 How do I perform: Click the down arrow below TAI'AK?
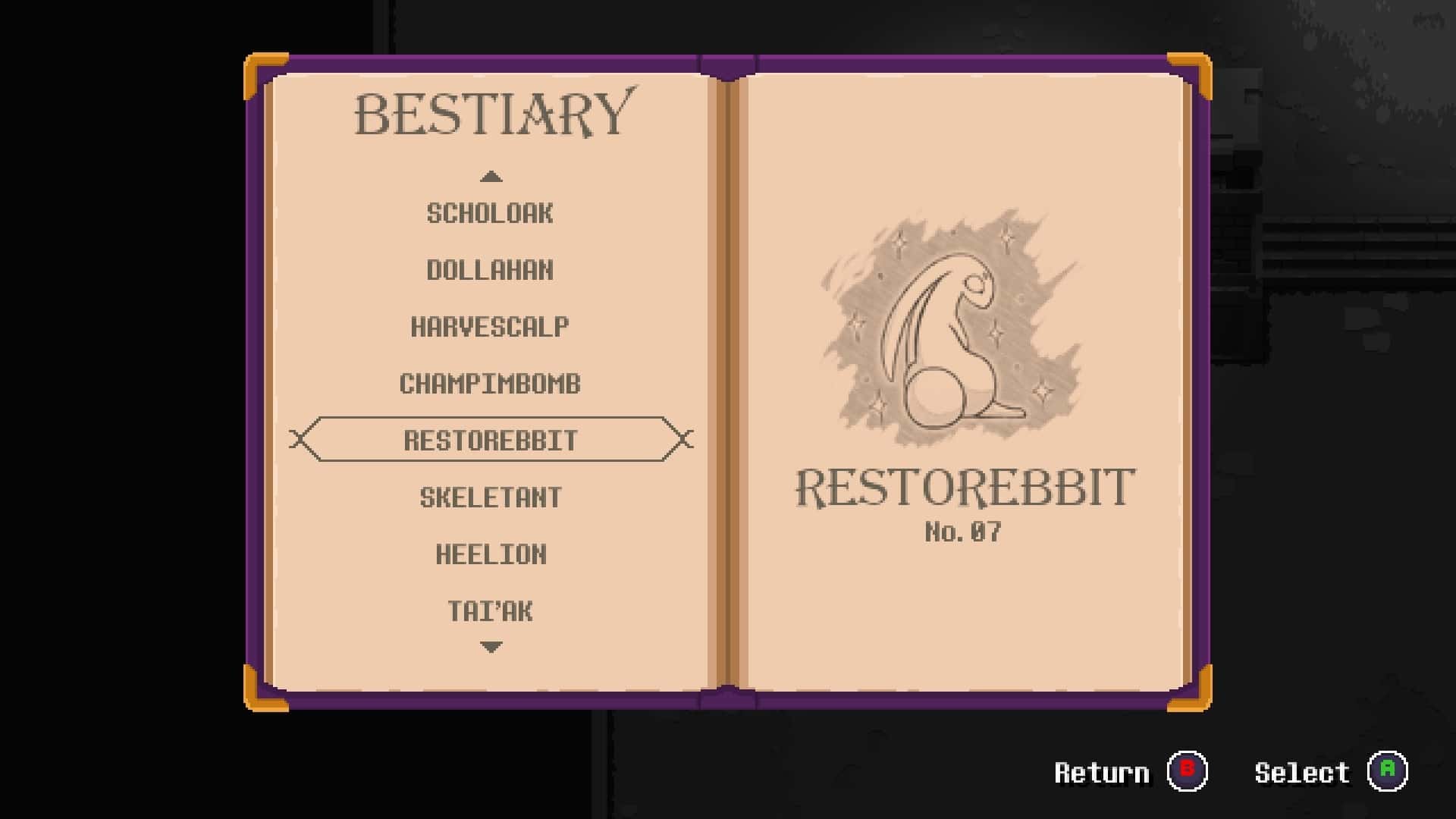[491, 646]
